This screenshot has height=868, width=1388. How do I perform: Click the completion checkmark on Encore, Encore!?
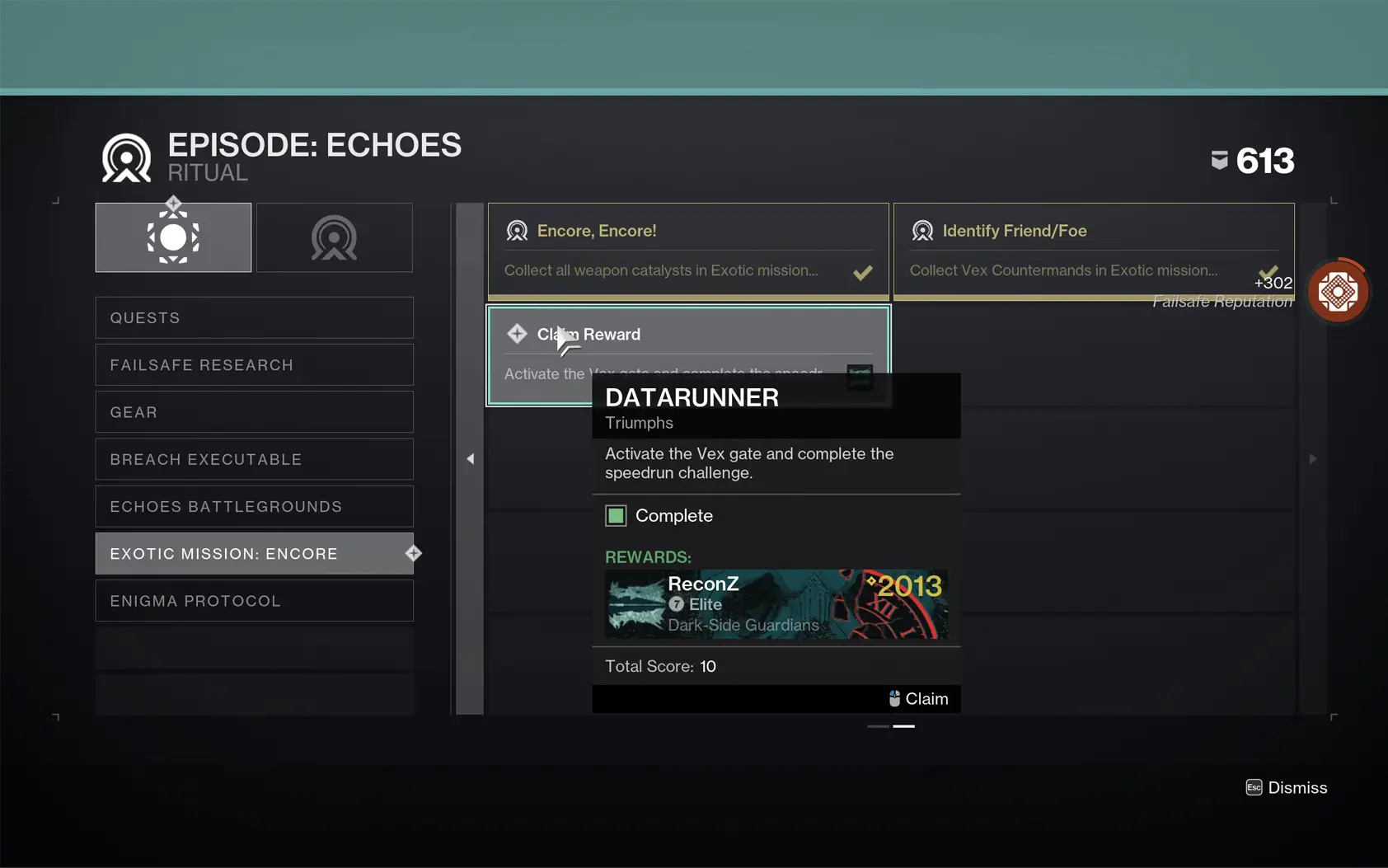click(863, 272)
